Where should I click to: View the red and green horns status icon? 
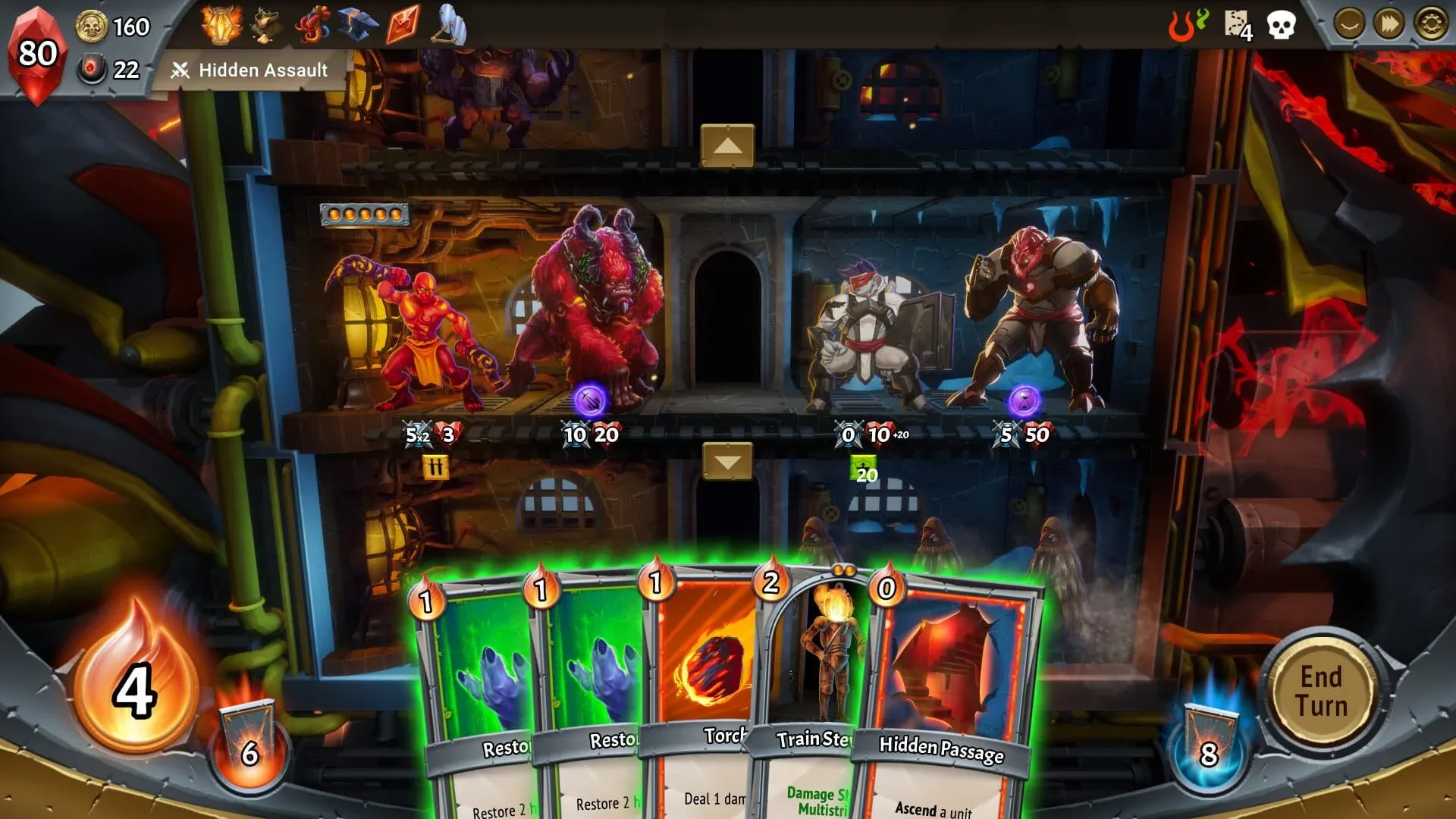(x=1191, y=24)
